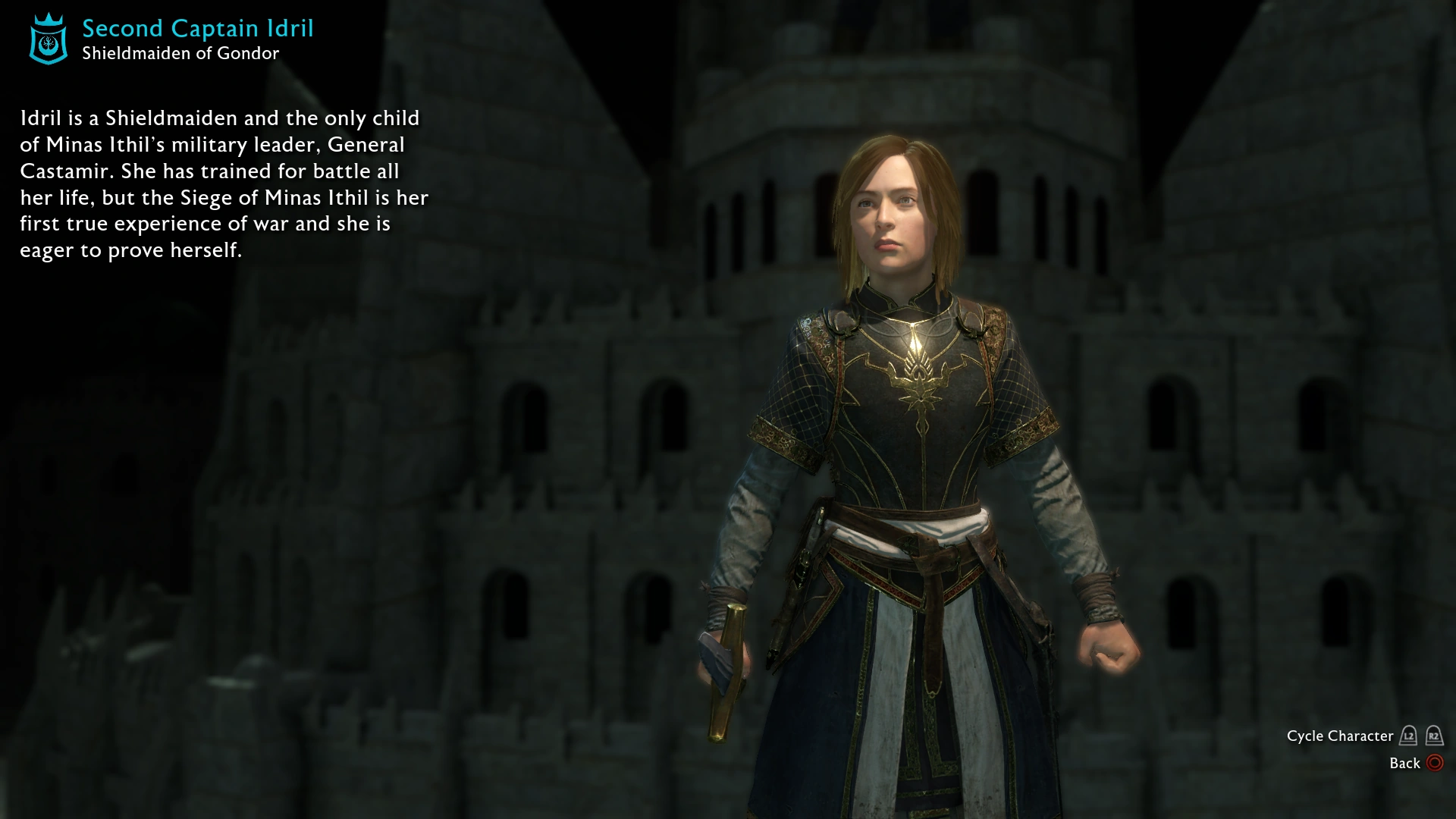1456x819 pixels.
Task: Go Back to the previous screen
Action: [x=1407, y=764]
